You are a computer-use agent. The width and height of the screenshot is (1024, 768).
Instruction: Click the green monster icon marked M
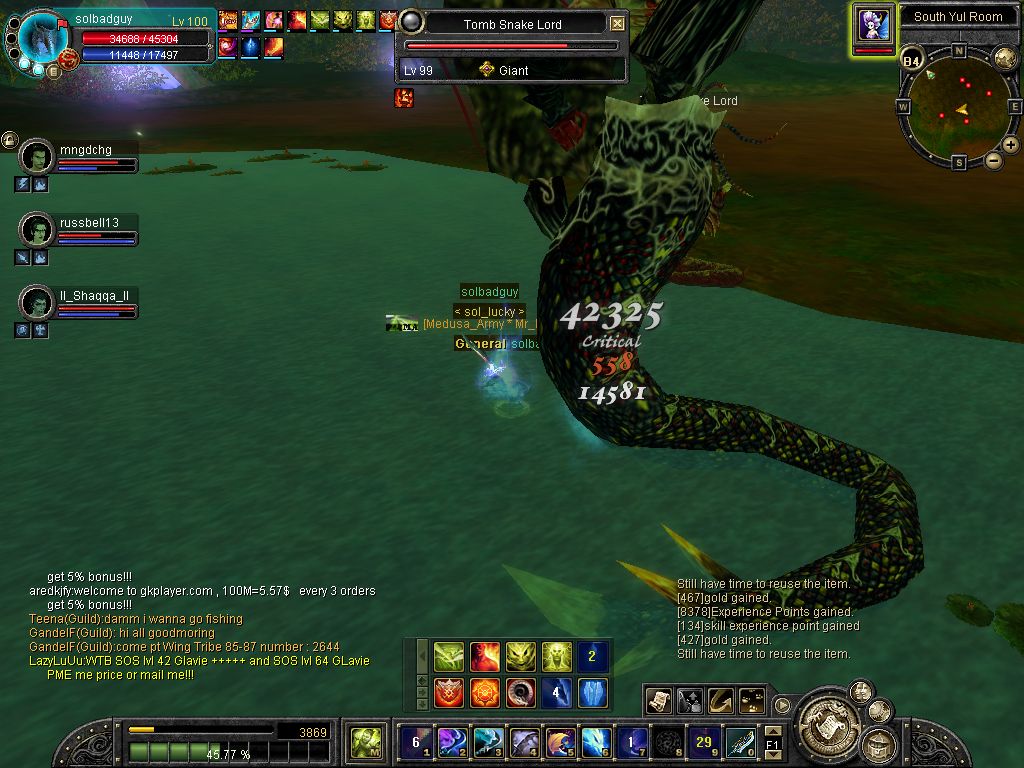365,742
